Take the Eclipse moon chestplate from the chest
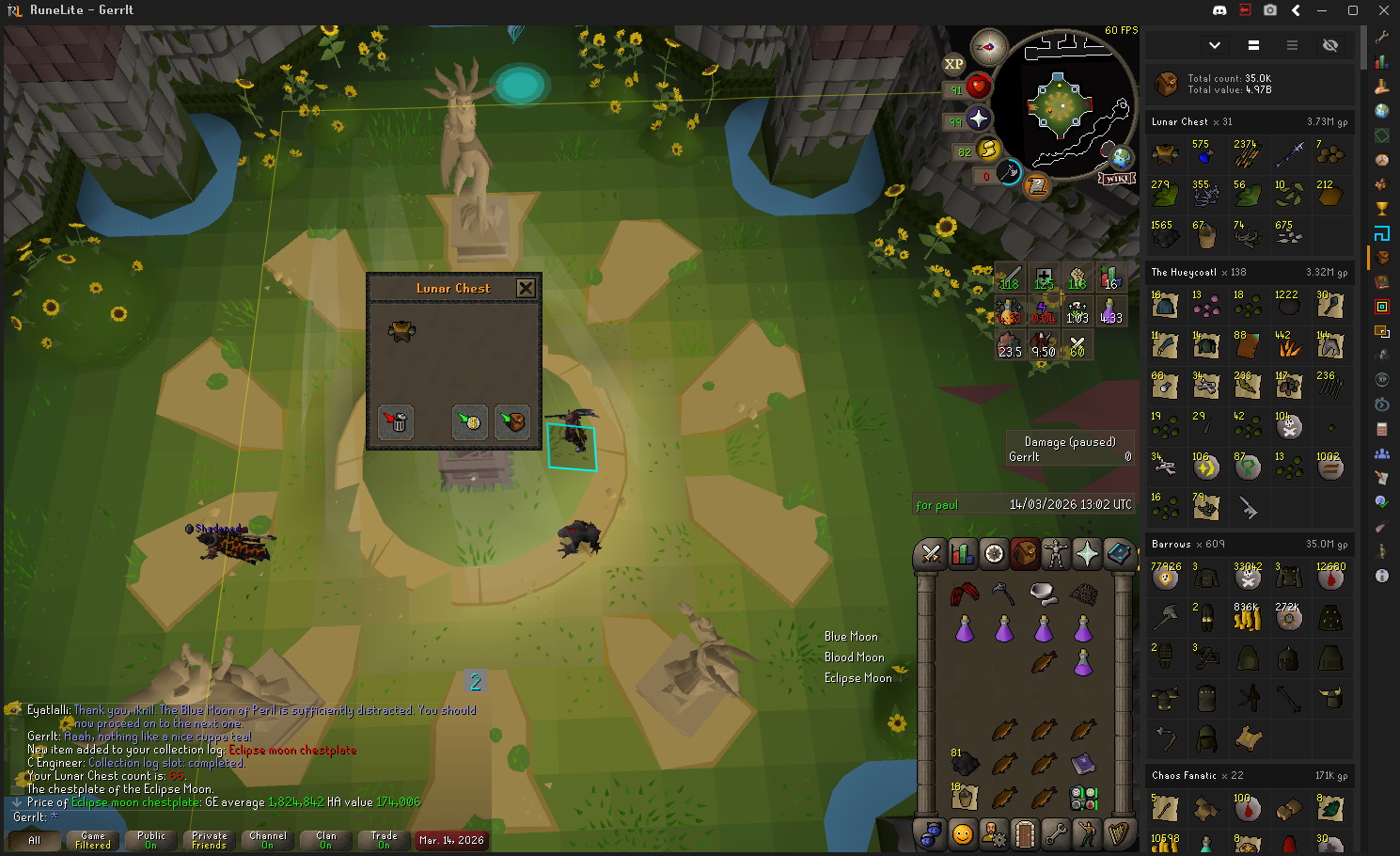Image resolution: width=1400 pixels, height=856 pixels. click(x=401, y=330)
